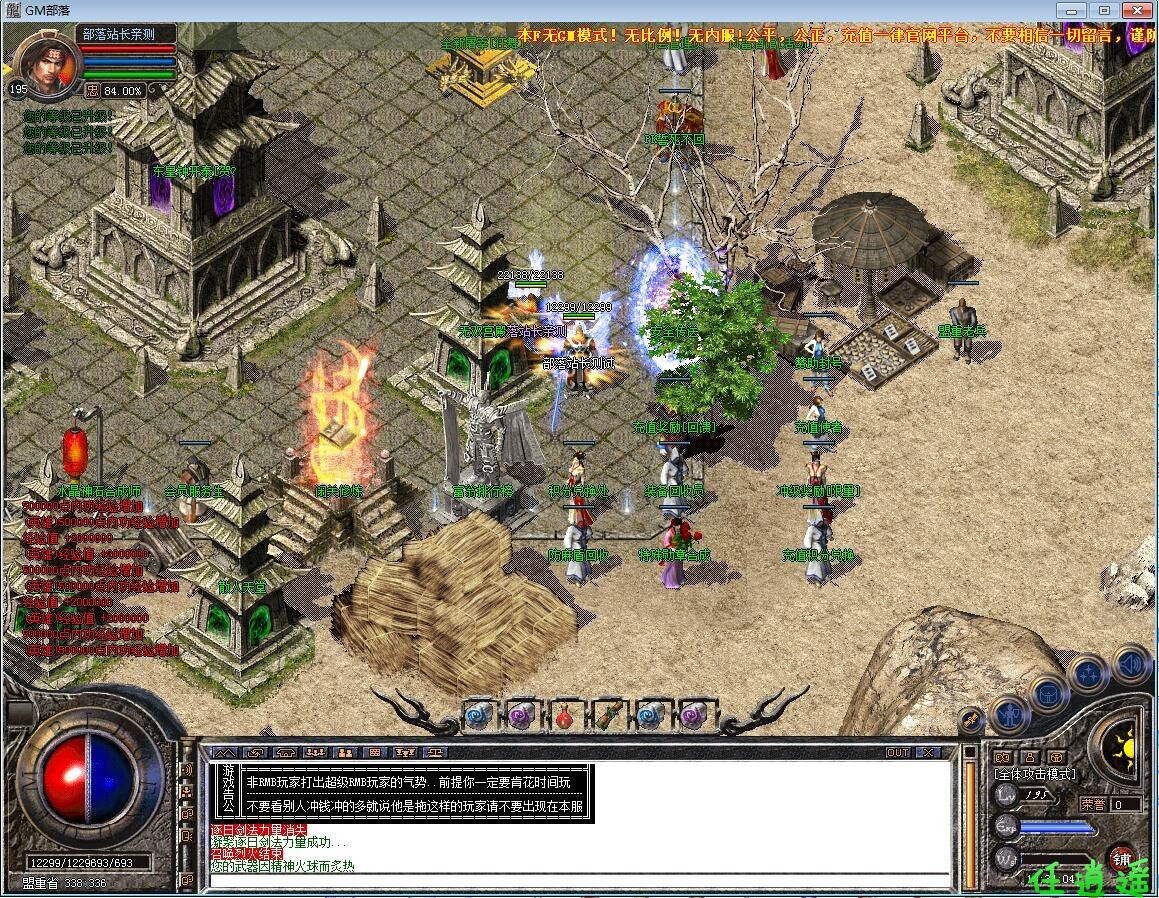Select the first chat toolbar arrow button
The width and height of the screenshot is (1159, 898).
(x=226, y=752)
